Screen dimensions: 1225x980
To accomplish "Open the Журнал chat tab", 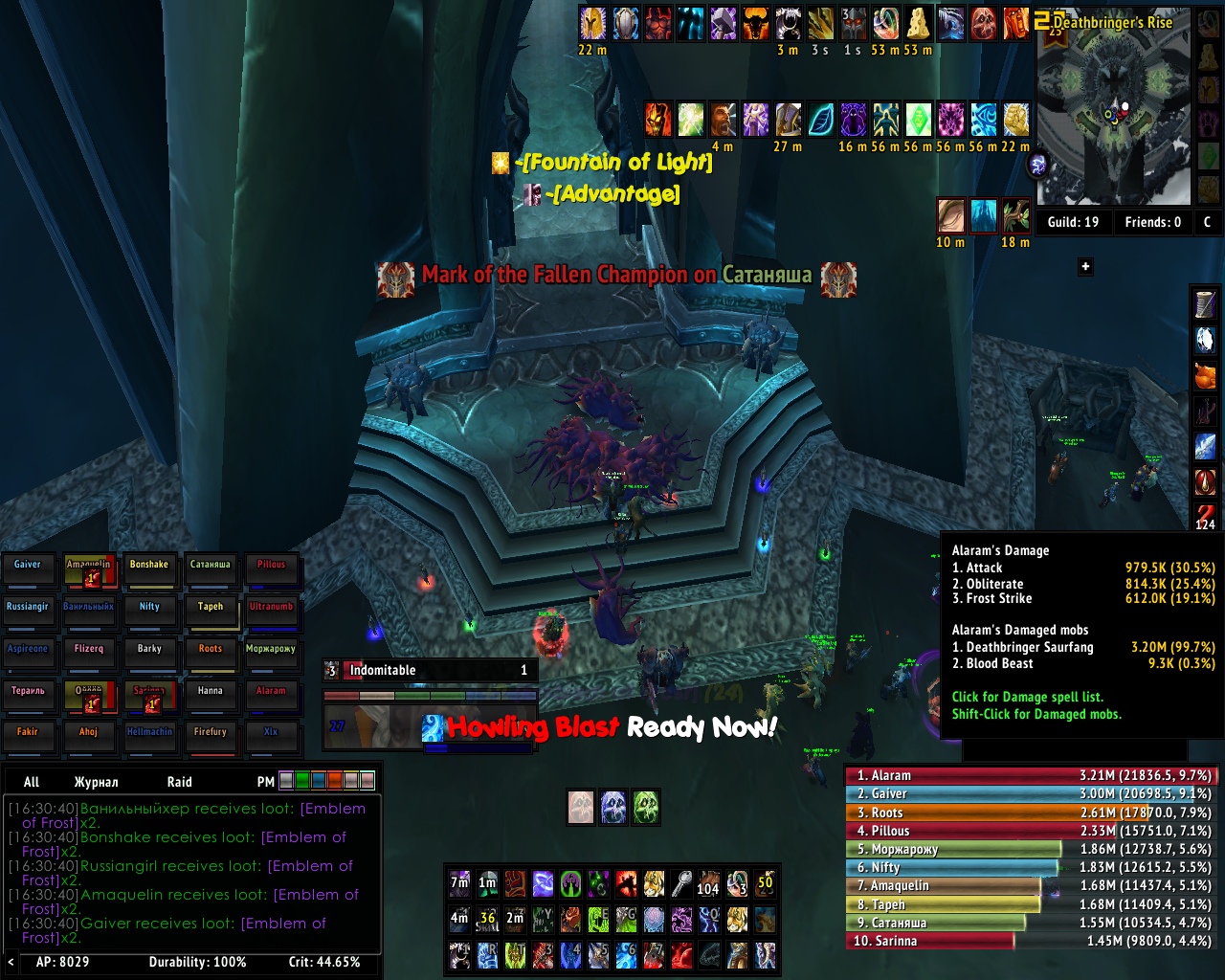I will click(x=96, y=782).
